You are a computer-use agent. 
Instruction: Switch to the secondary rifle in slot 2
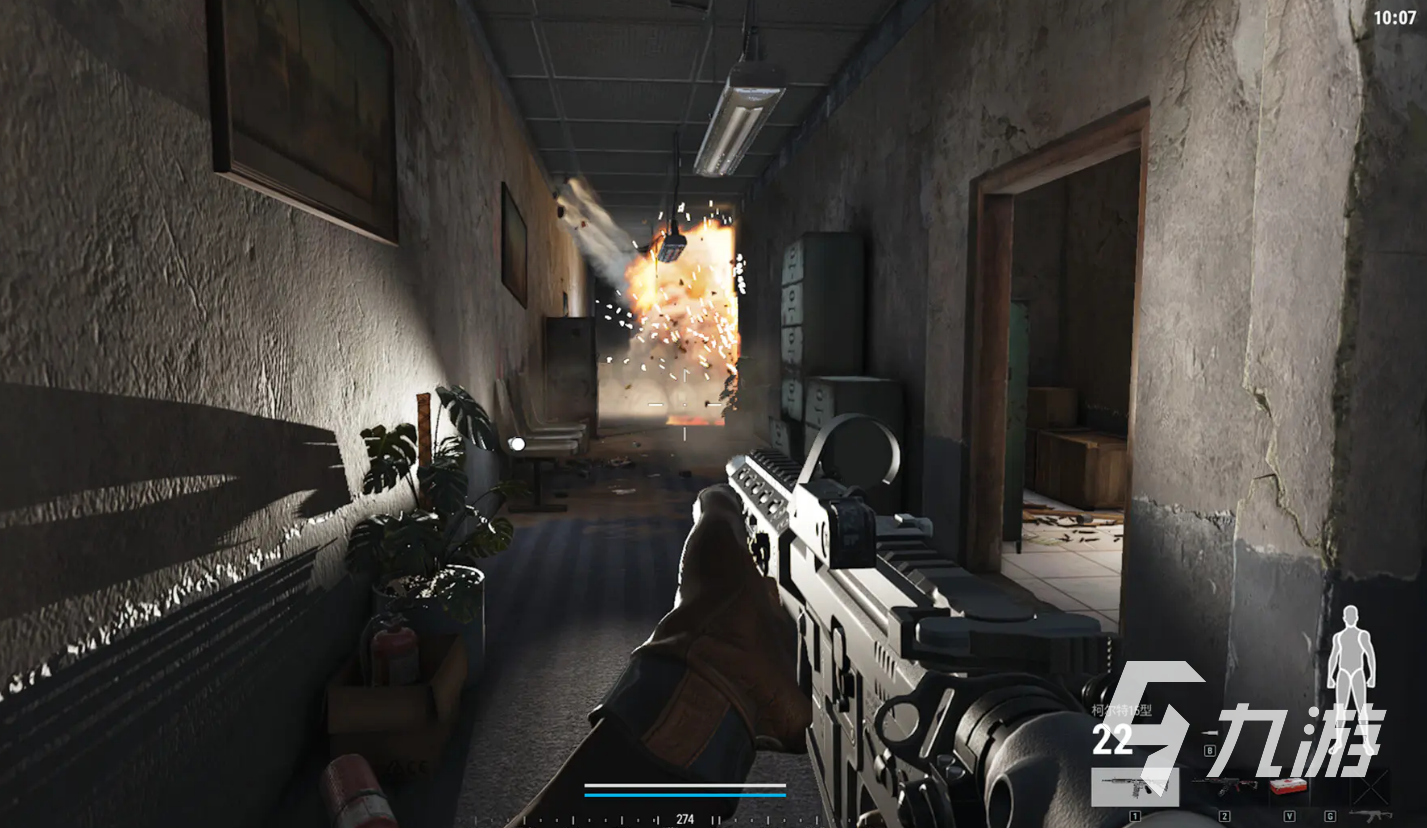click(x=1224, y=787)
